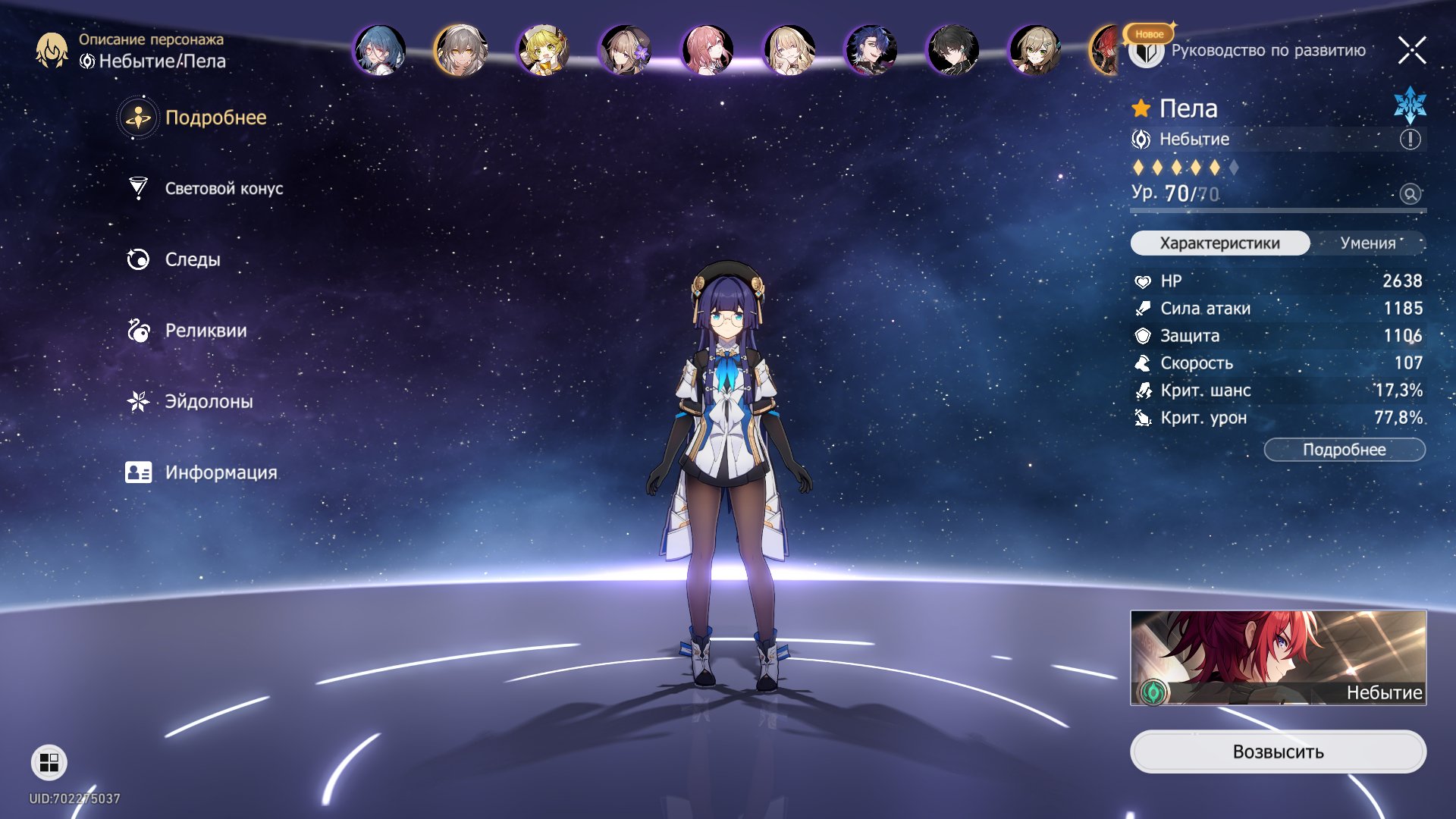The image size is (1456, 819).
Task: Open the Информация entry
Action: (220, 472)
